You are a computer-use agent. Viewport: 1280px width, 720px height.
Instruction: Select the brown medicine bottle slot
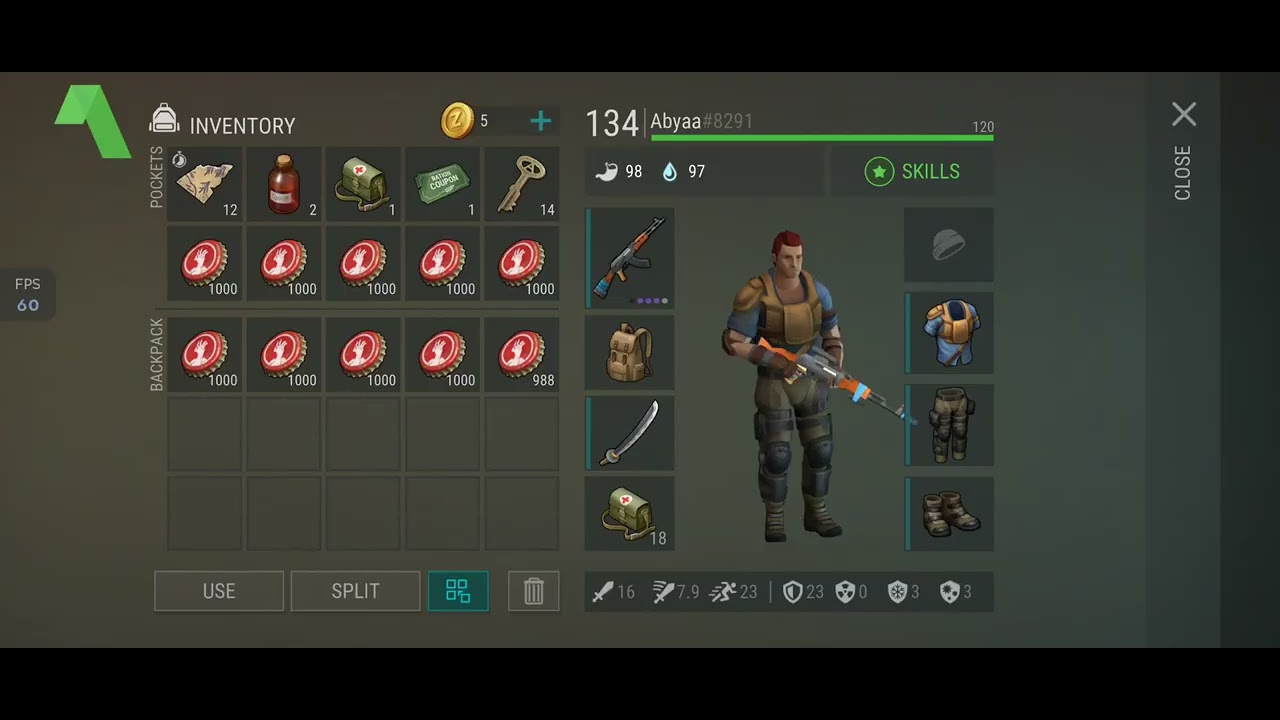click(284, 184)
